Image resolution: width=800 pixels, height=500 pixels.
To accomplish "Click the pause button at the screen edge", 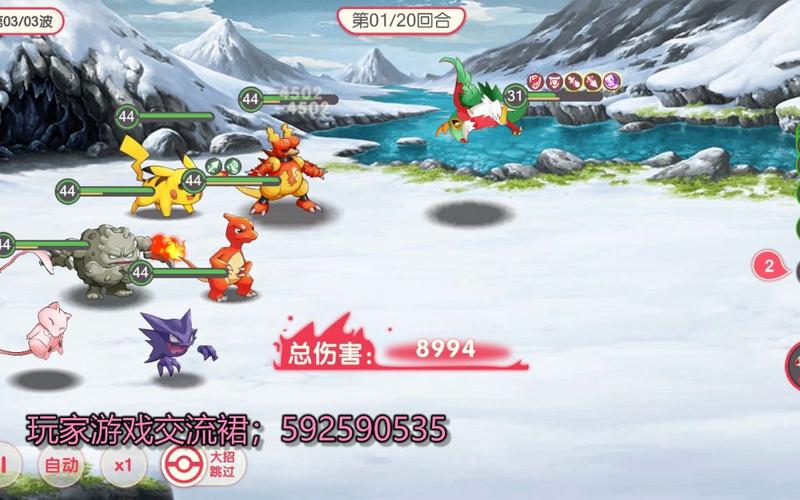I will point(5,464).
